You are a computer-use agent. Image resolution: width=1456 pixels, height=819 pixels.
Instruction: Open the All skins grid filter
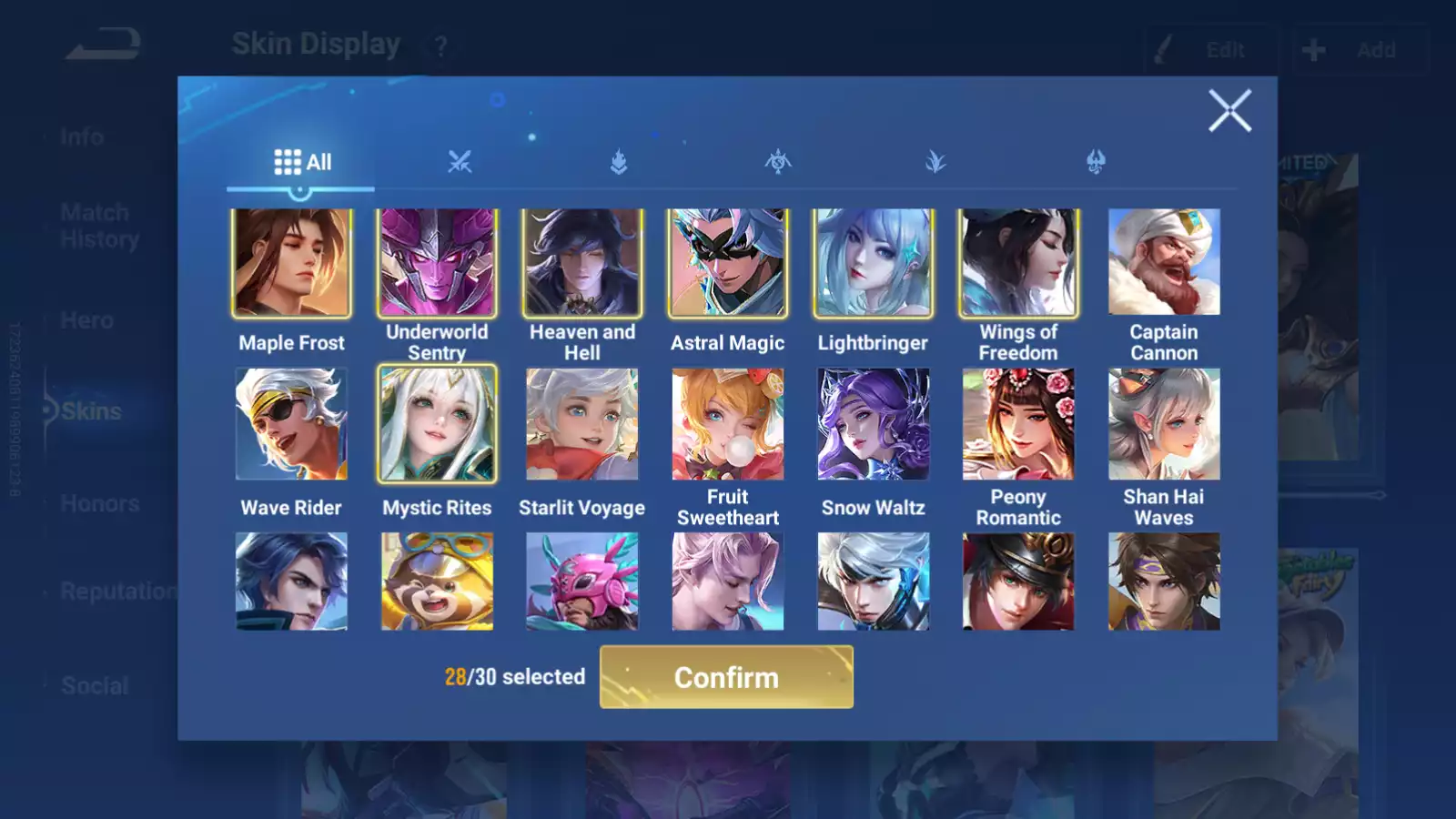coord(300,161)
